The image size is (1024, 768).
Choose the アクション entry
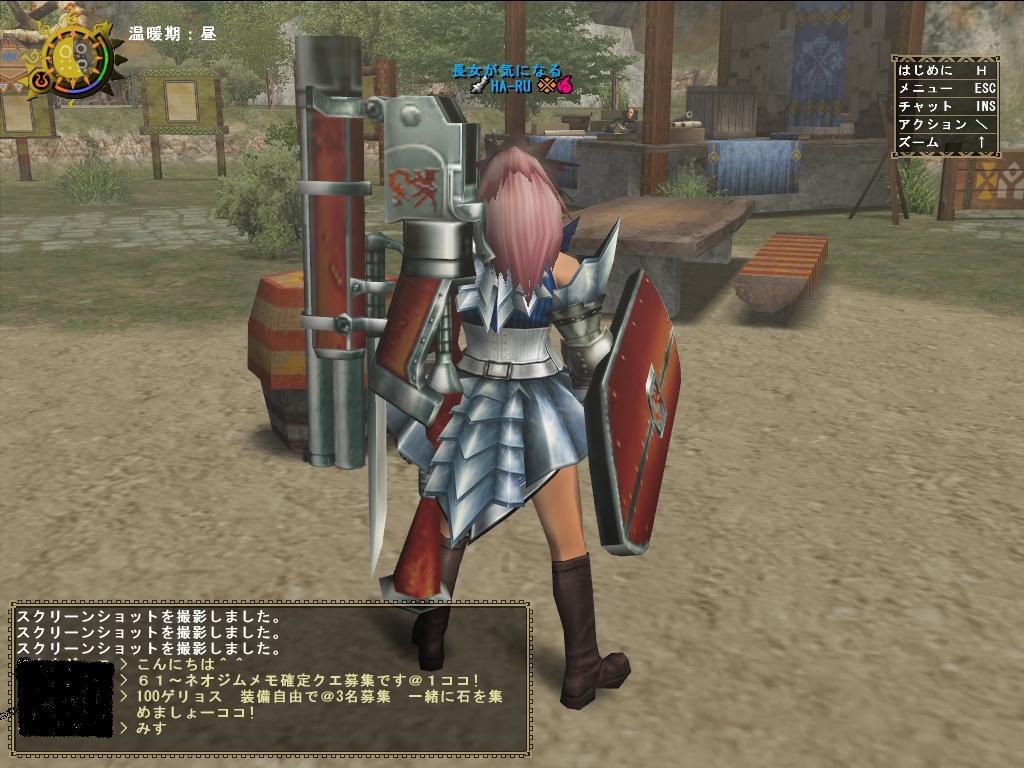tap(944, 124)
